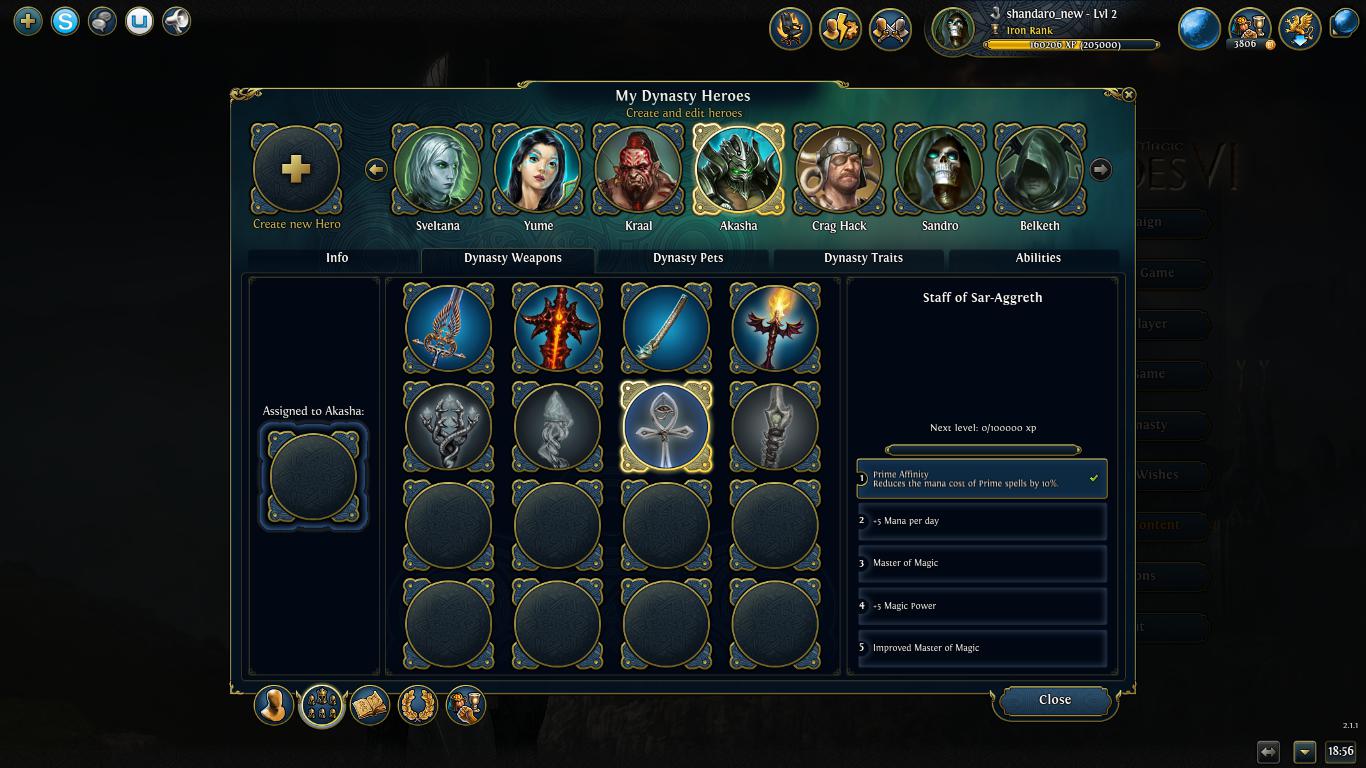Switch to the Info tab

pyautogui.click(x=336, y=258)
